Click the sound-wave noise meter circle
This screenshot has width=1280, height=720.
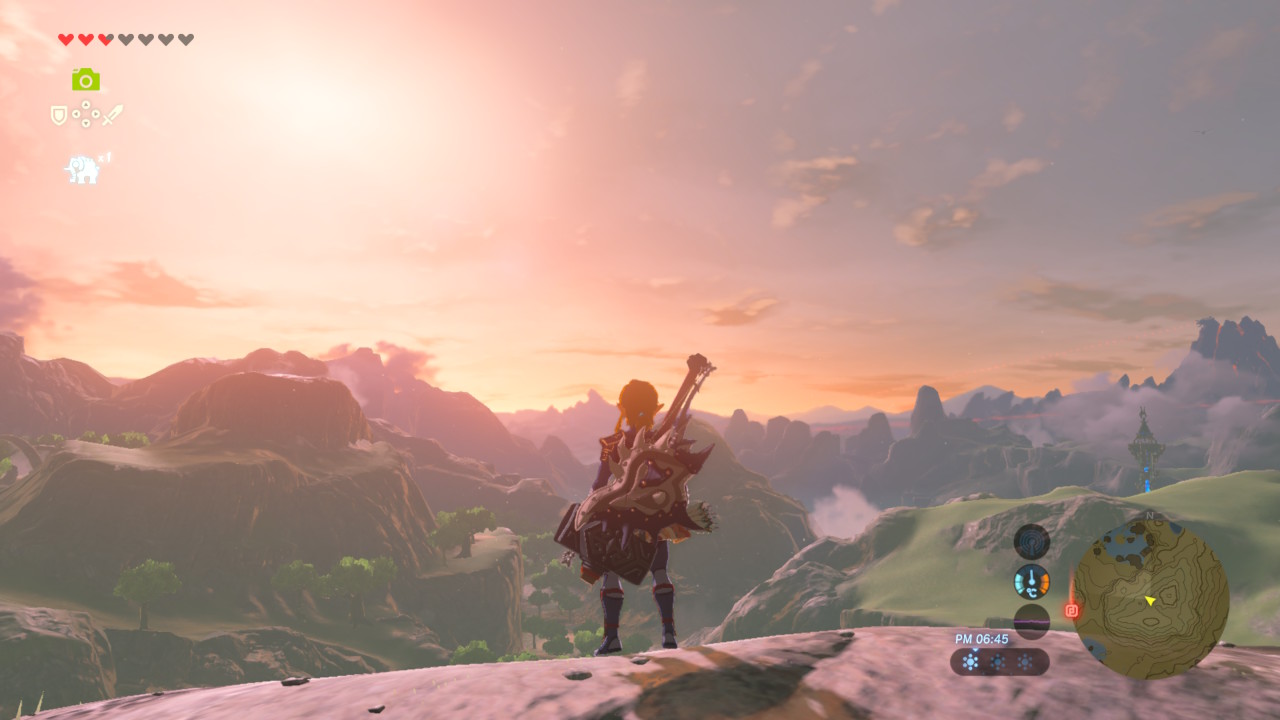click(x=1031, y=620)
